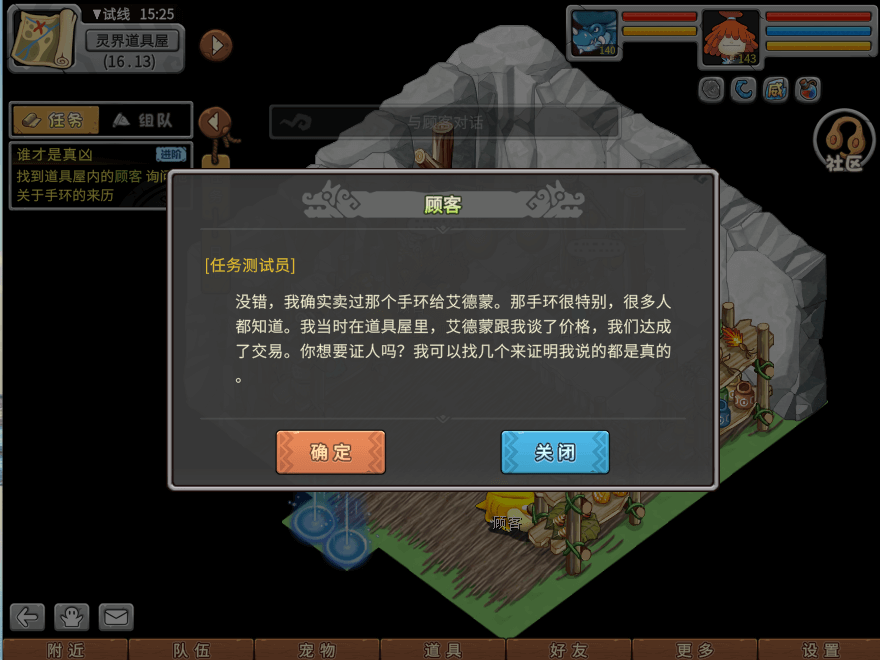Click the red-haired character portrait
Image resolution: width=880 pixels, height=660 pixels.
(x=730, y=36)
